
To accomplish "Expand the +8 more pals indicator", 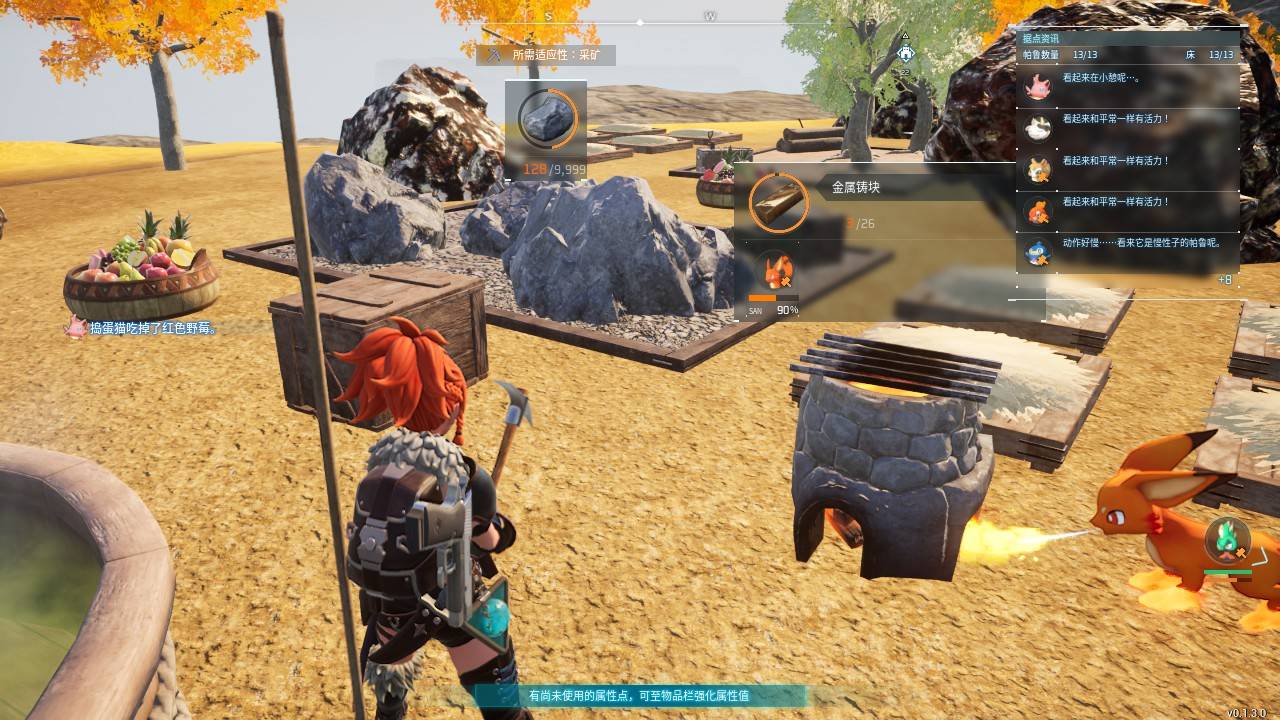I will tap(1224, 280).
